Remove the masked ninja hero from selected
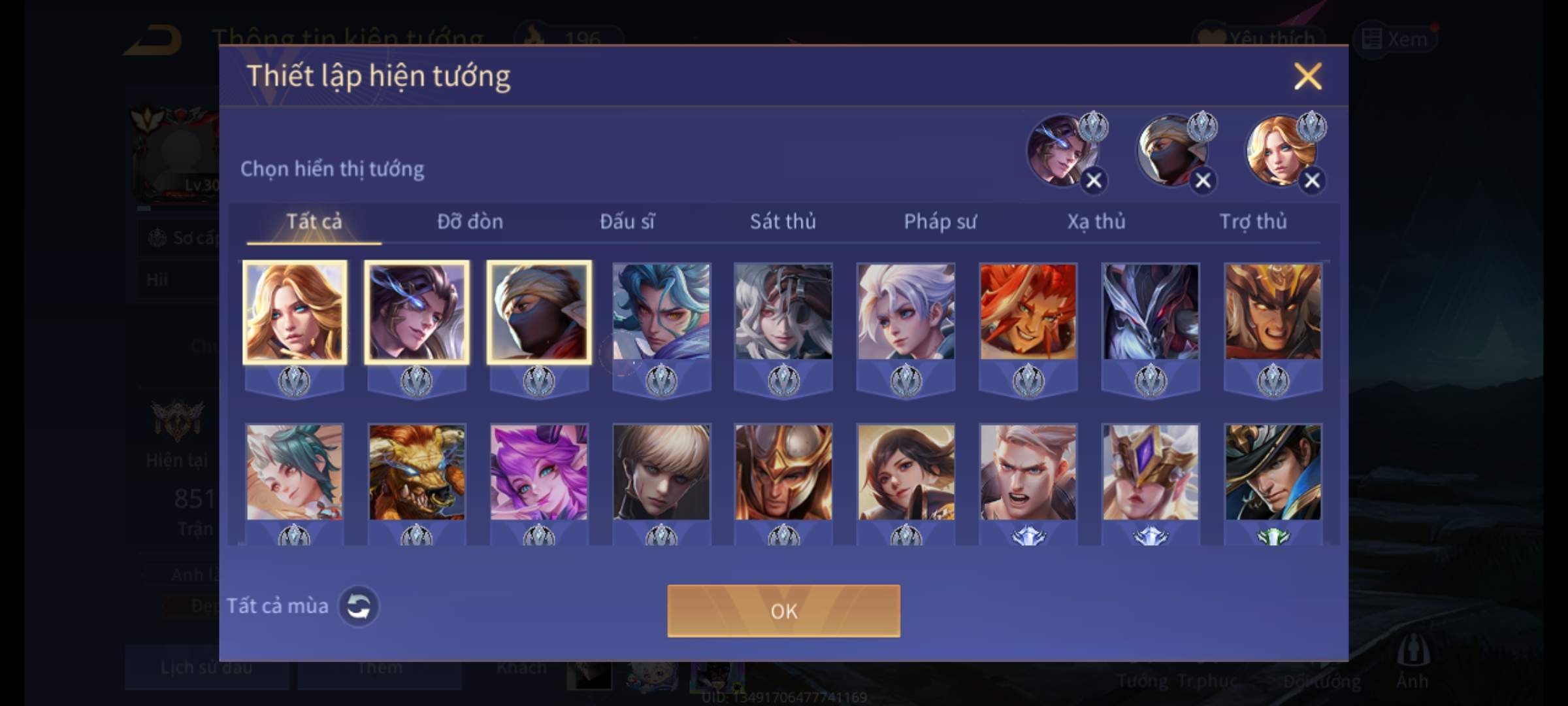Viewport: 1568px width, 706px height. pos(1203,180)
